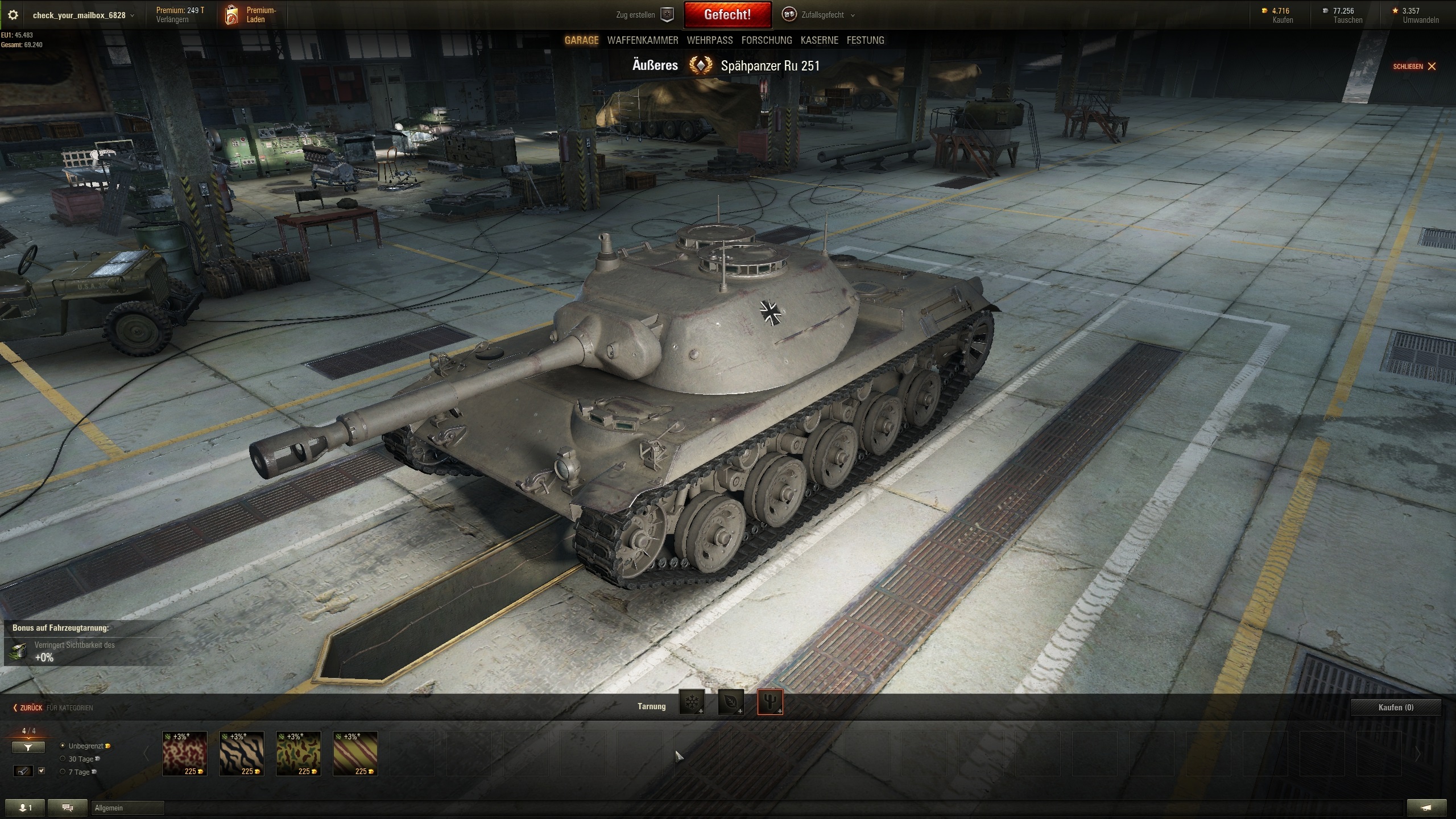1456x819 pixels.
Task: Click the Kaufen (0) purchase button
Action: [1396, 708]
